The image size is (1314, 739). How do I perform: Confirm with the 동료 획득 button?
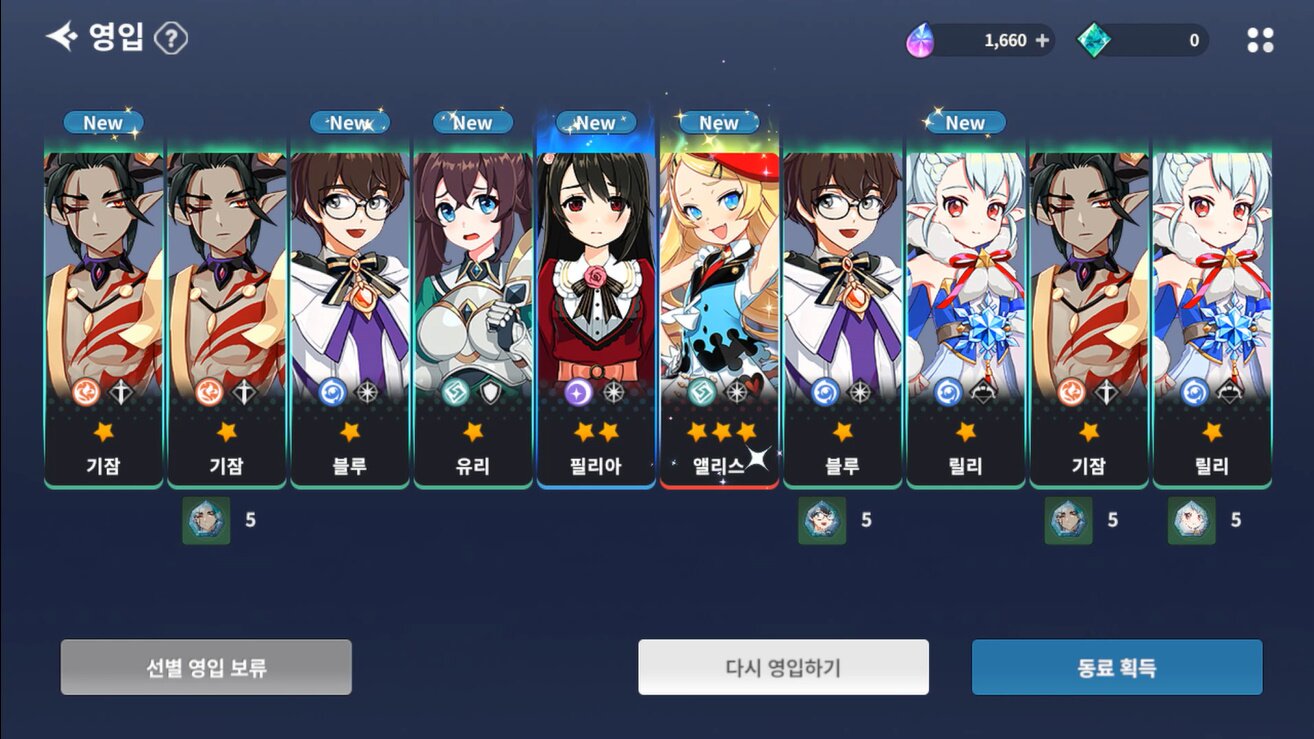[1117, 667]
